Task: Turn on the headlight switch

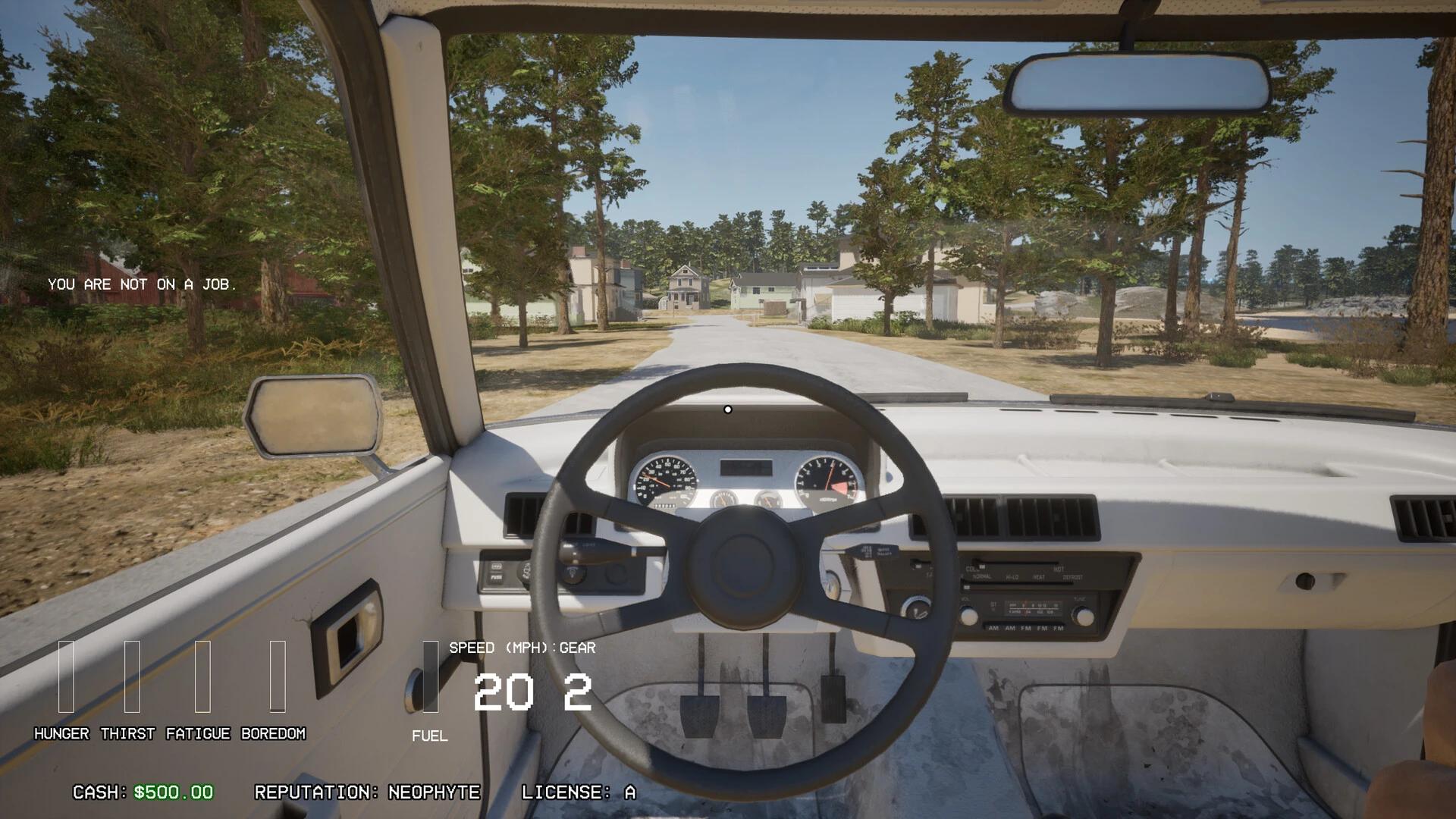Action: [573, 573]
